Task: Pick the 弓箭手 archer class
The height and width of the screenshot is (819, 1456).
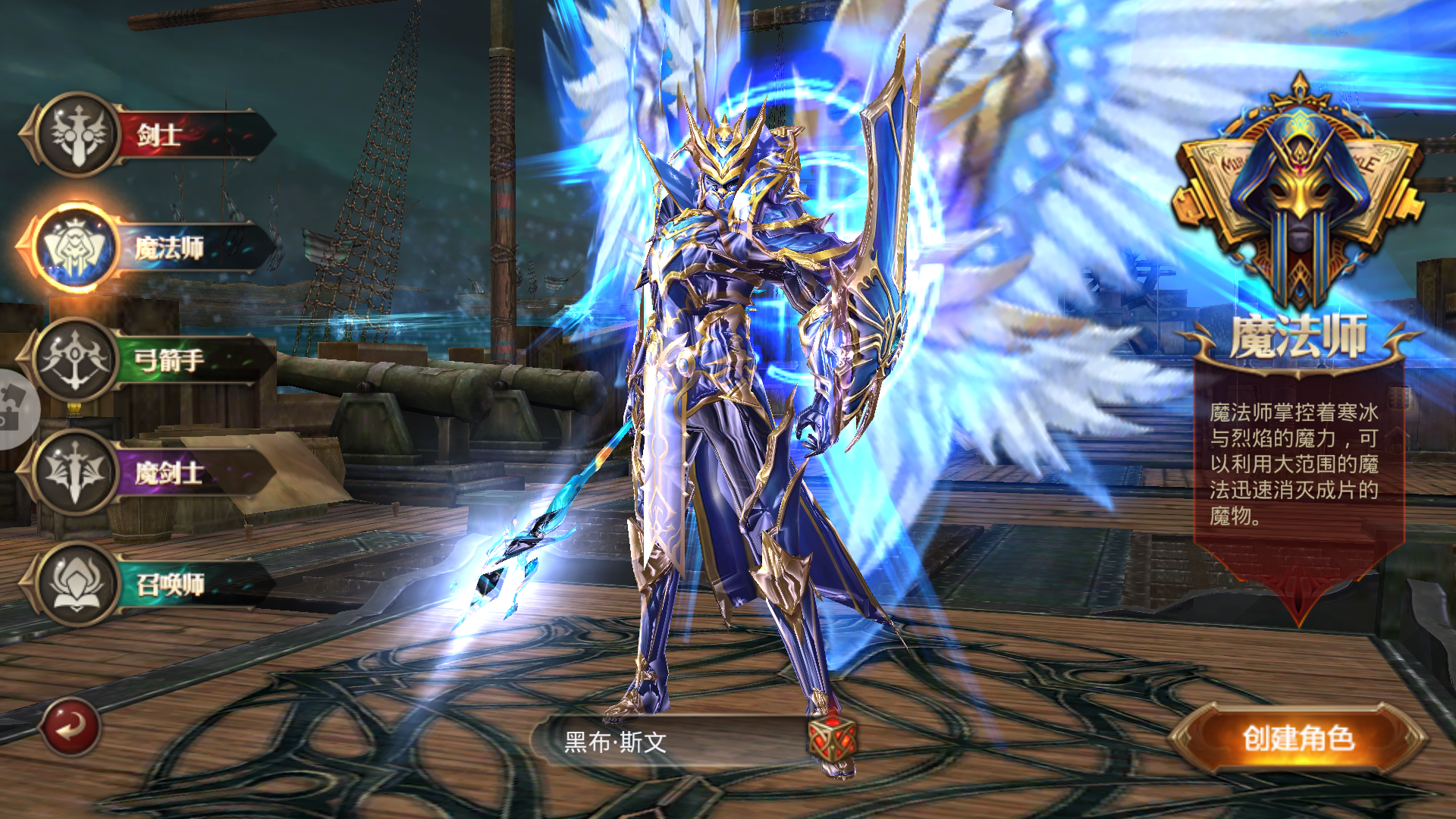Action: coord(152,359)
